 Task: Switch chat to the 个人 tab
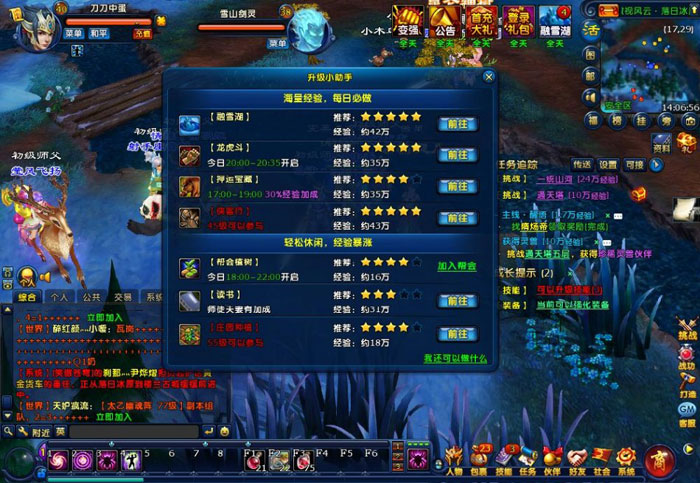click(x=59, y=297)
